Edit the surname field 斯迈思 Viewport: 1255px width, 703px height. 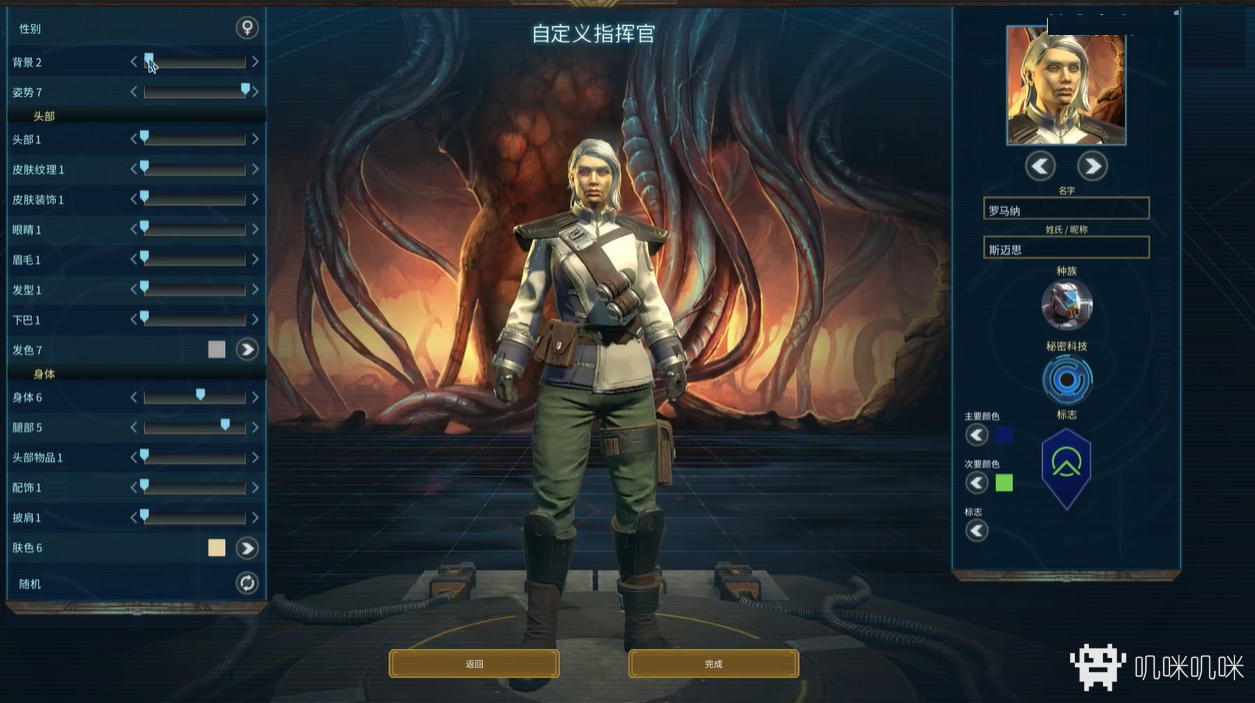tap(1066, 248)
